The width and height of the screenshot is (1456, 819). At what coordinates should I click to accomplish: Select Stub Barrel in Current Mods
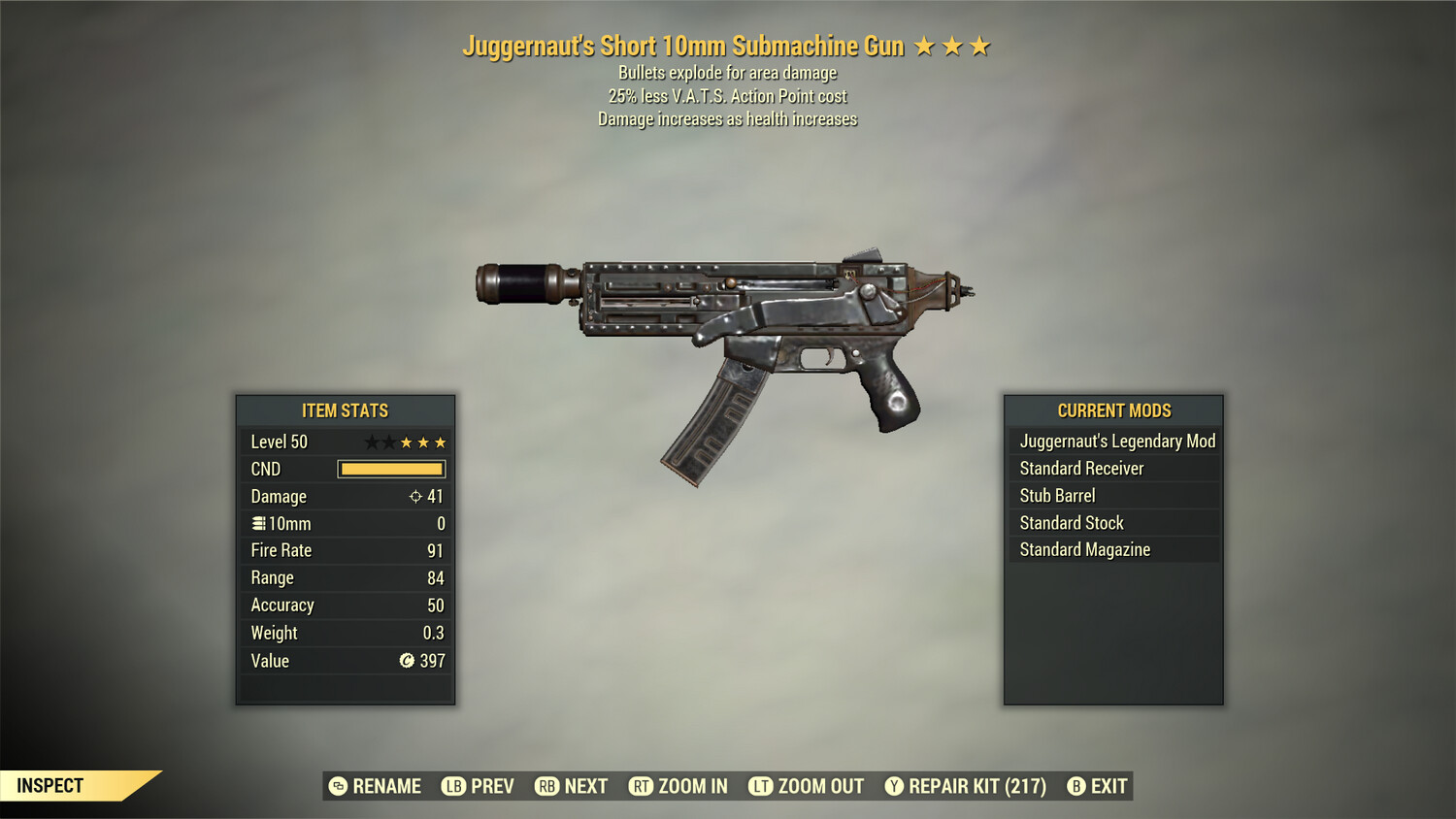[x=1057, y=495]
